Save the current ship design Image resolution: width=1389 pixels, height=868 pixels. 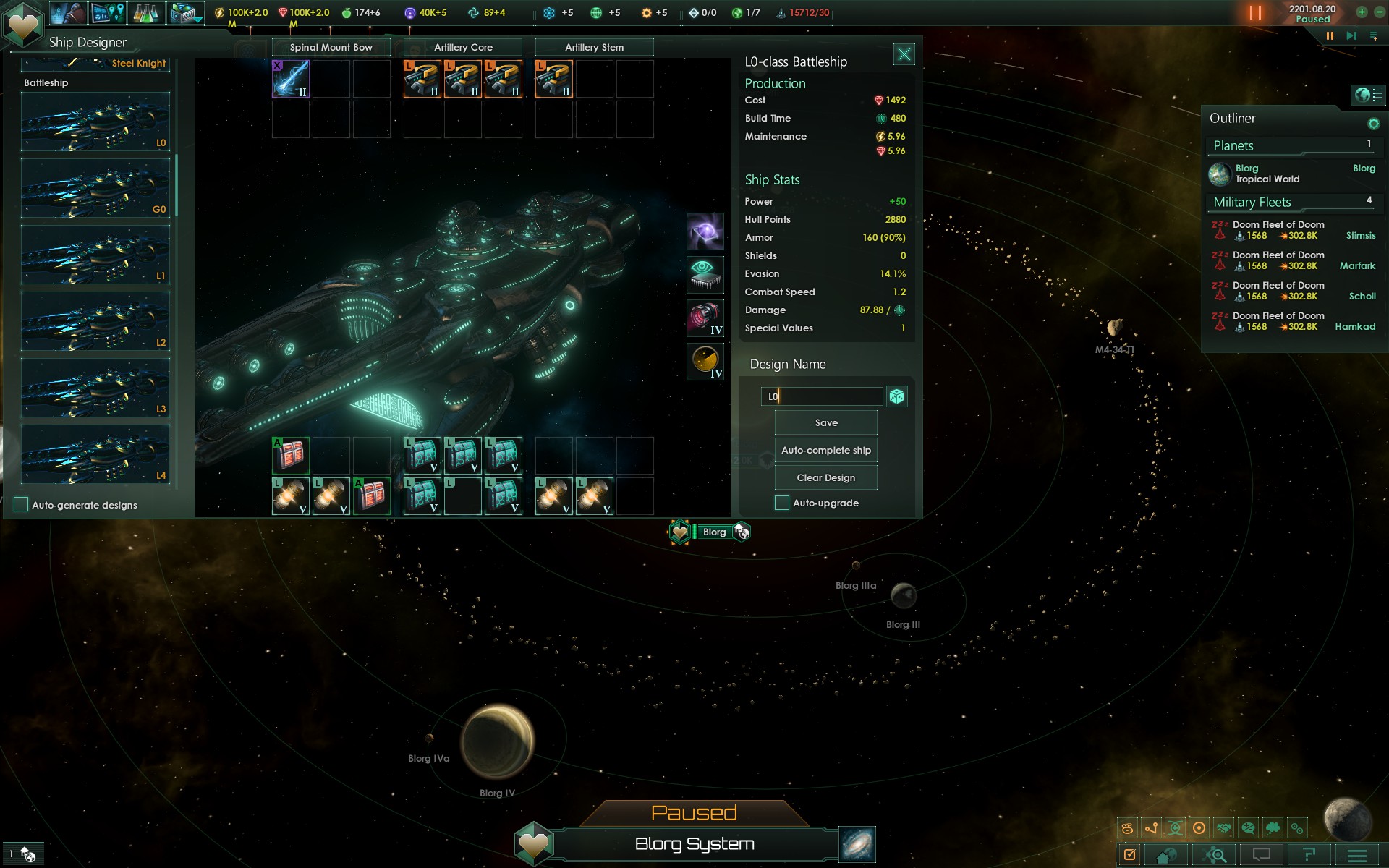825,423
